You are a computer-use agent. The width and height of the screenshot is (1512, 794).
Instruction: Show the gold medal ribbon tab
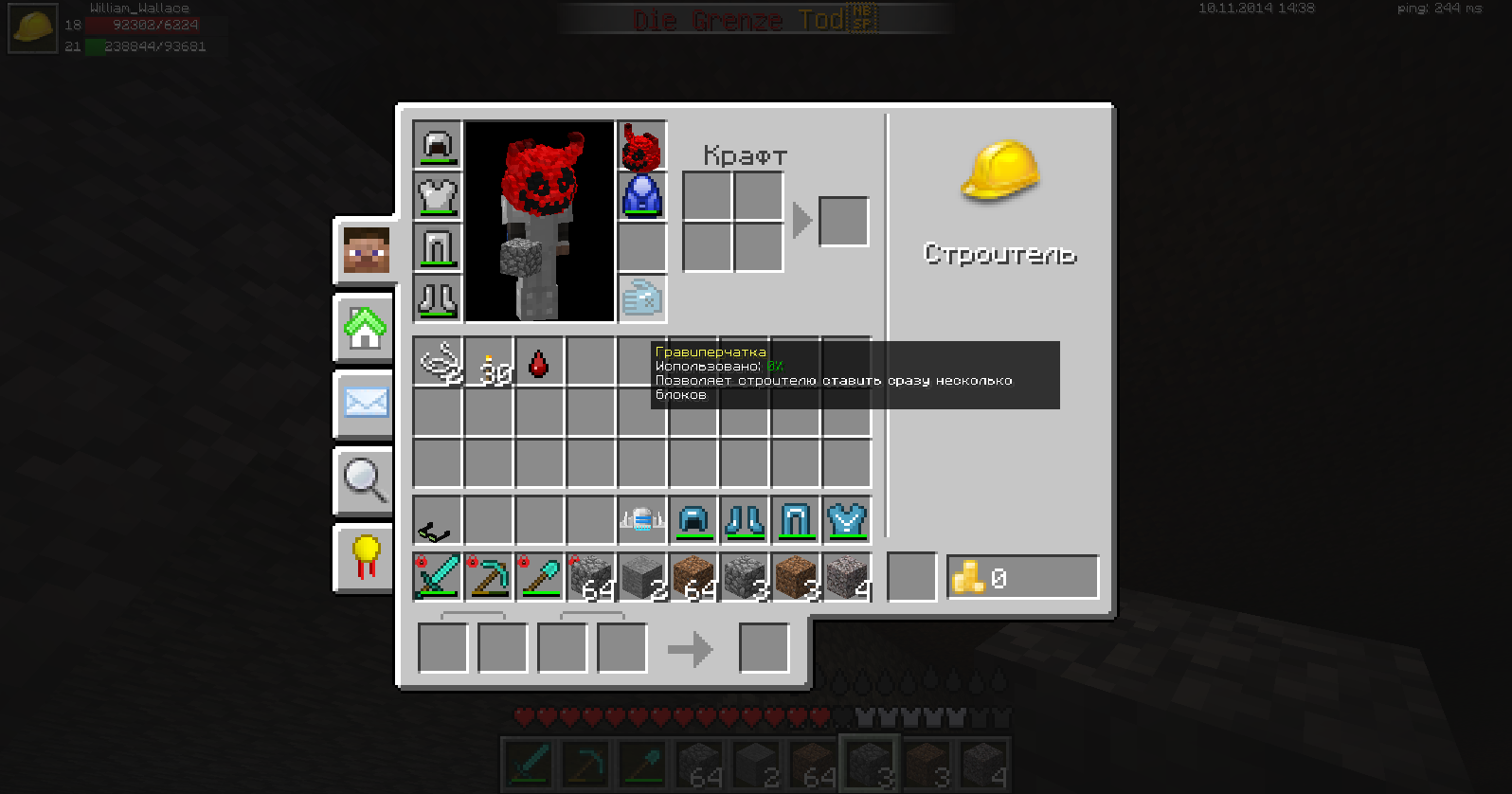tap(366, 557)
